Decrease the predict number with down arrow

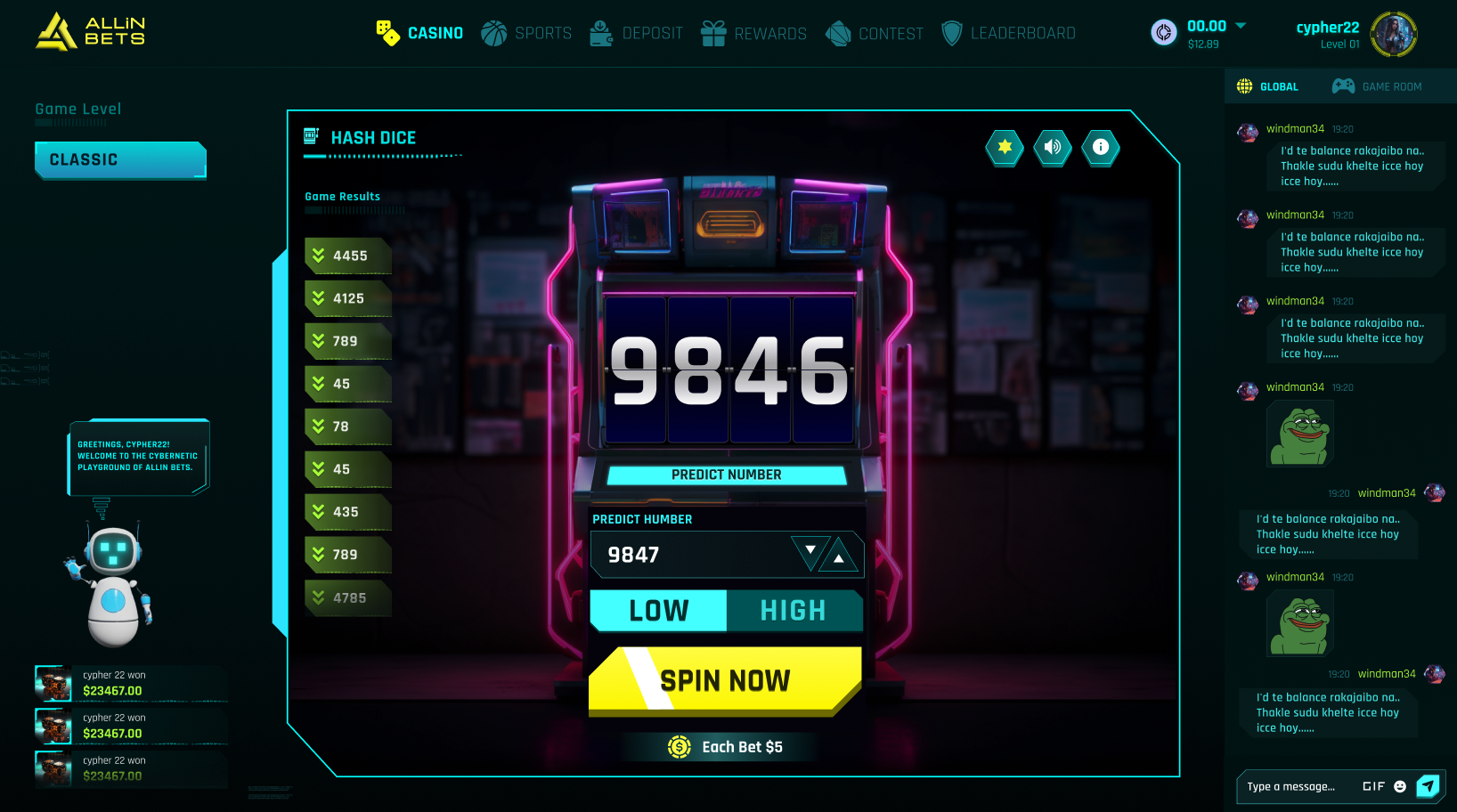[x=810, y=551]
